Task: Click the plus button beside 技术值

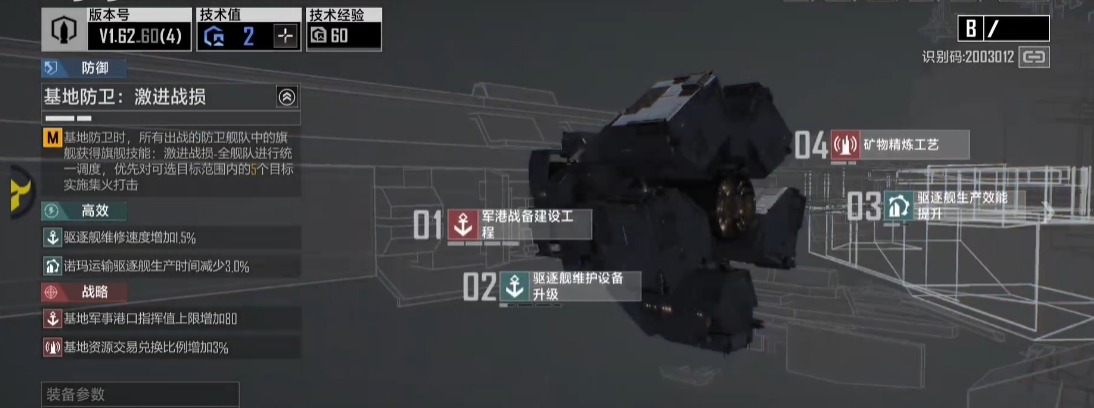Action: (286, 36)
